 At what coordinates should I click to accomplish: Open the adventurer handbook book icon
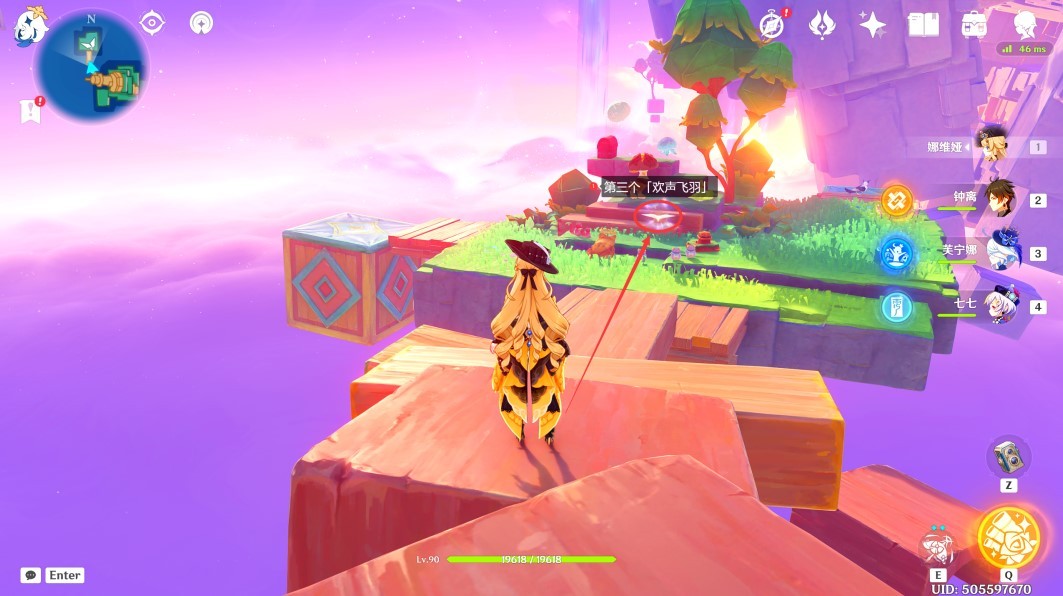click(923, 24)
